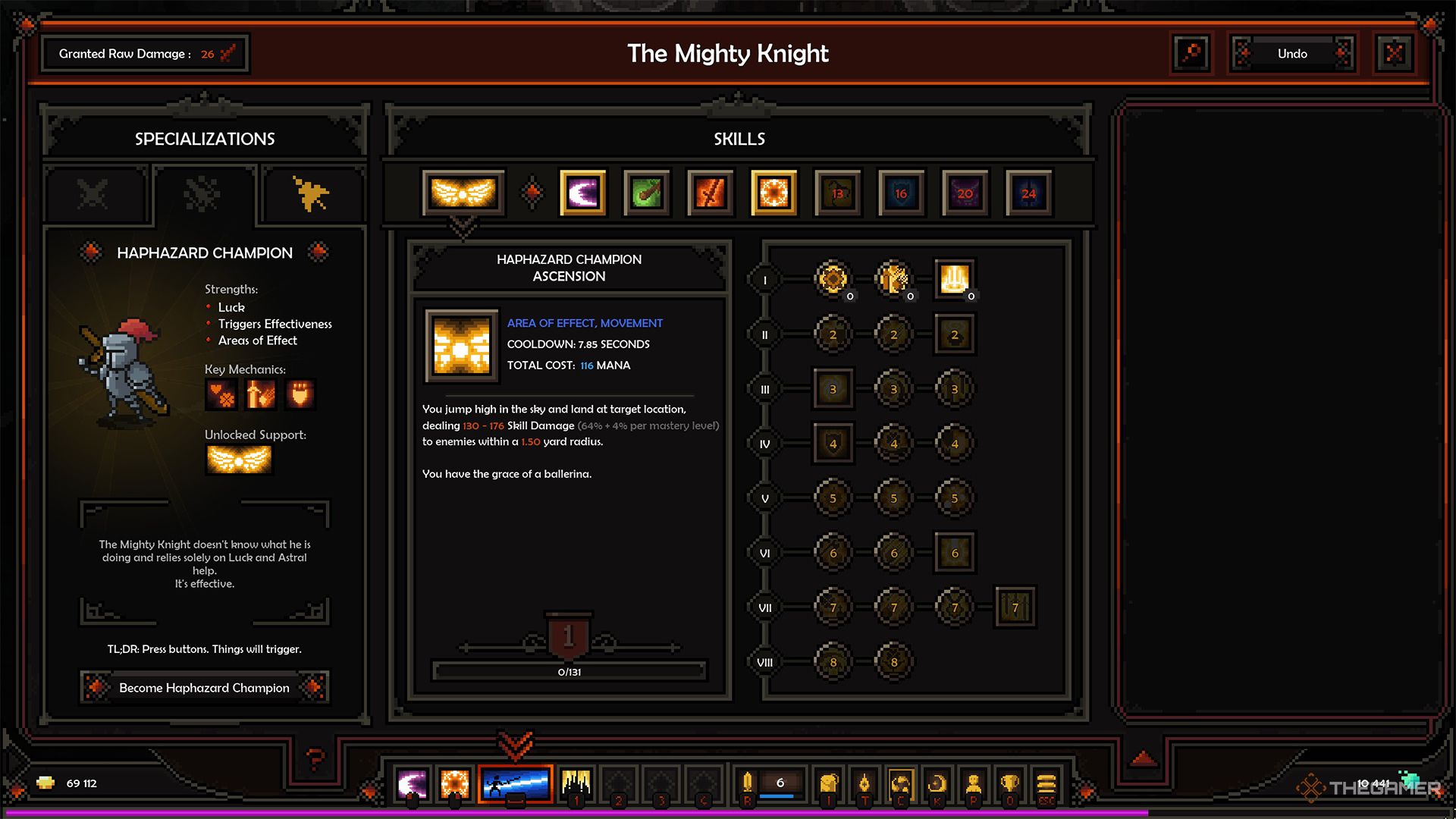The height and width of the screenshot is (819, 1456).
Task: Click the Undo button
Action: [1292, 54]
